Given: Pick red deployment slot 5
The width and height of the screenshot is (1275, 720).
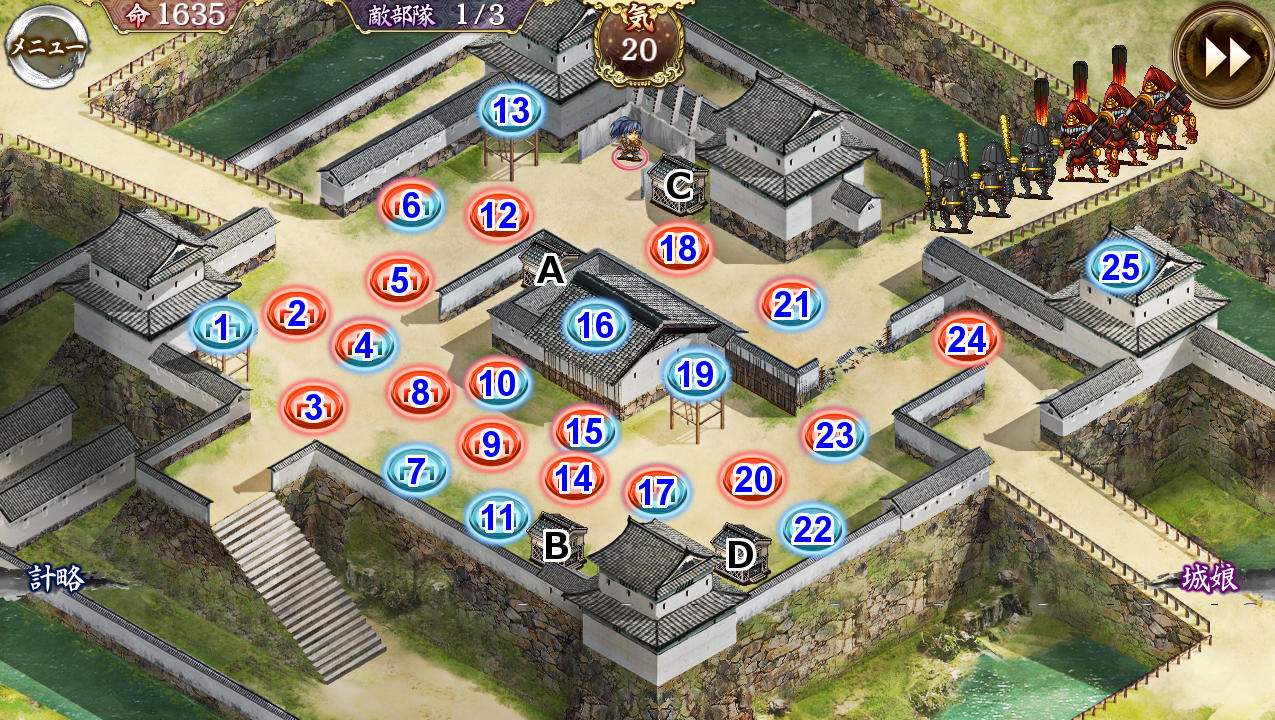Looking at the screenshot, I should (400, 281).
